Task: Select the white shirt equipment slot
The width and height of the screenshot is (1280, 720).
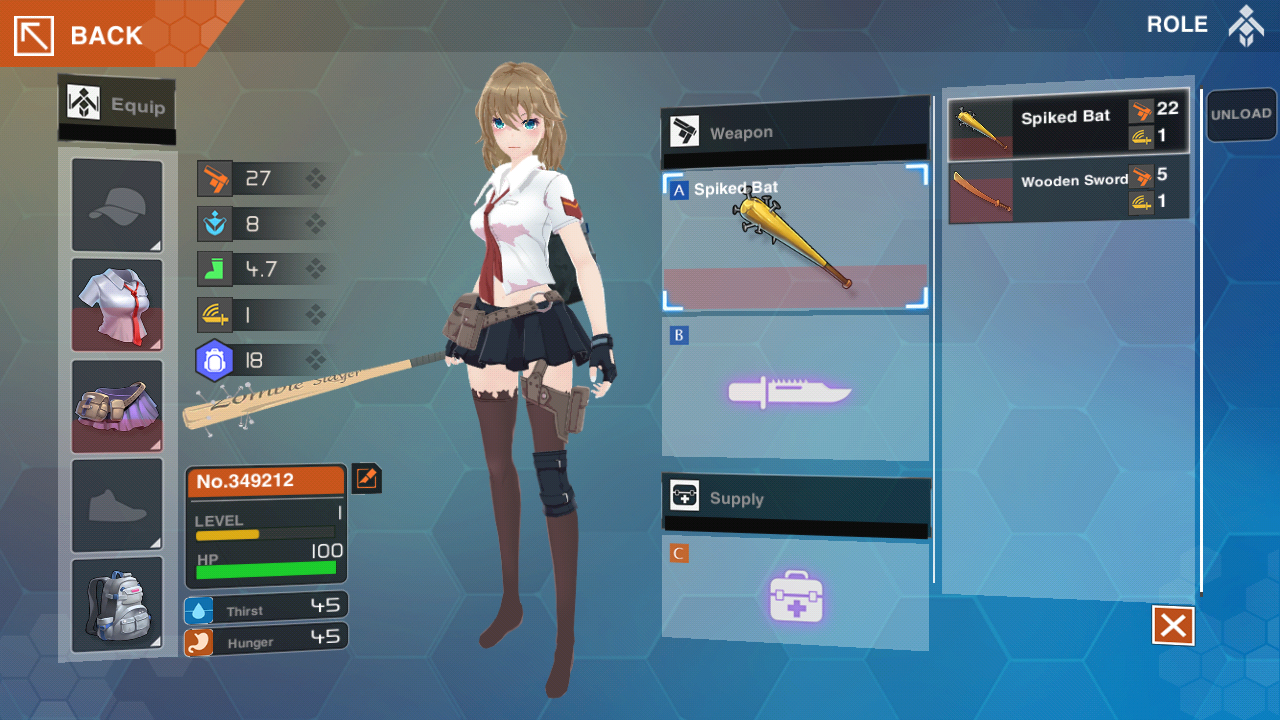Action: [x=117, y=305]
